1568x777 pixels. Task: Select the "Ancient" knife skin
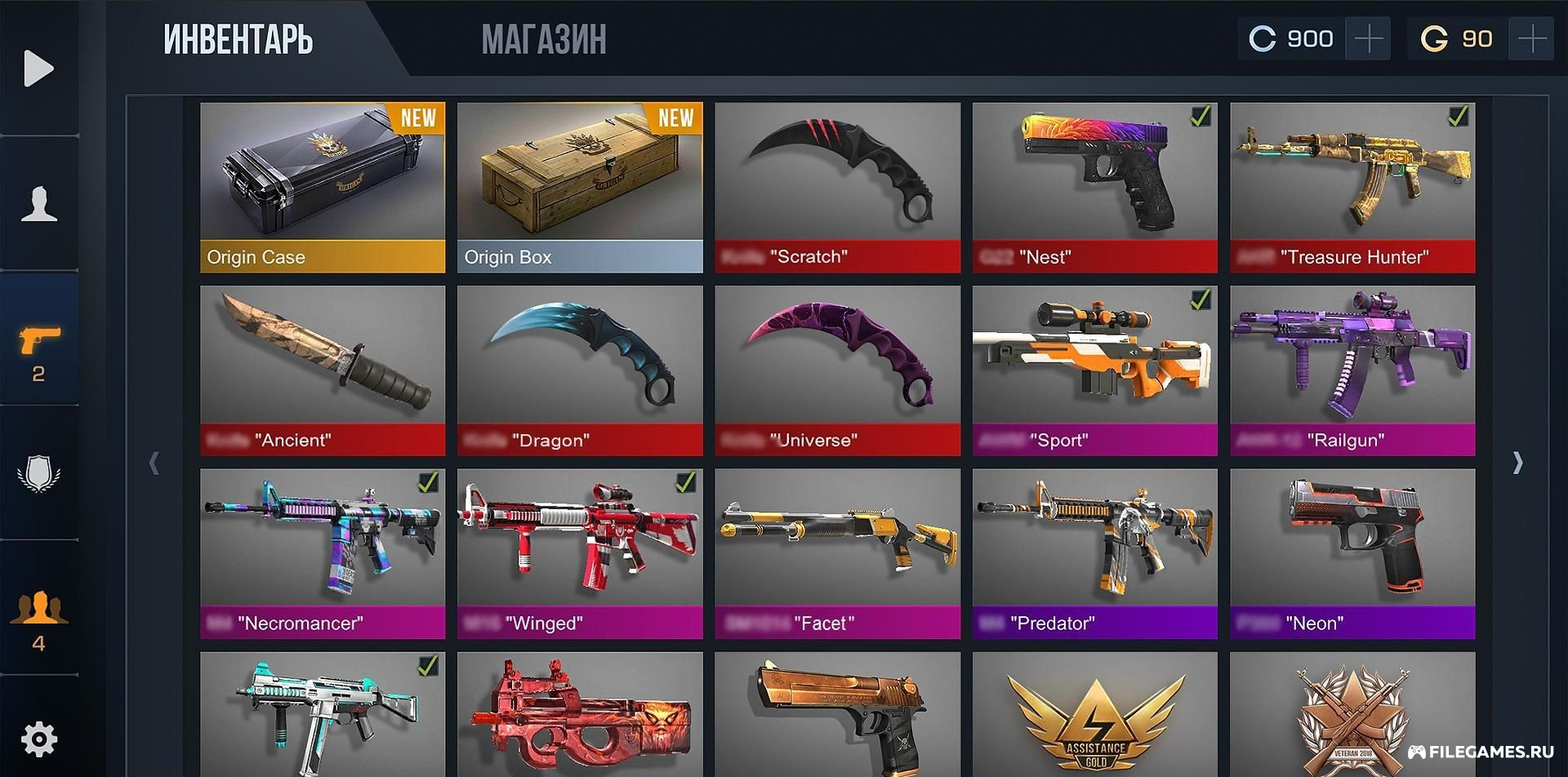click(x=323, y=370)
